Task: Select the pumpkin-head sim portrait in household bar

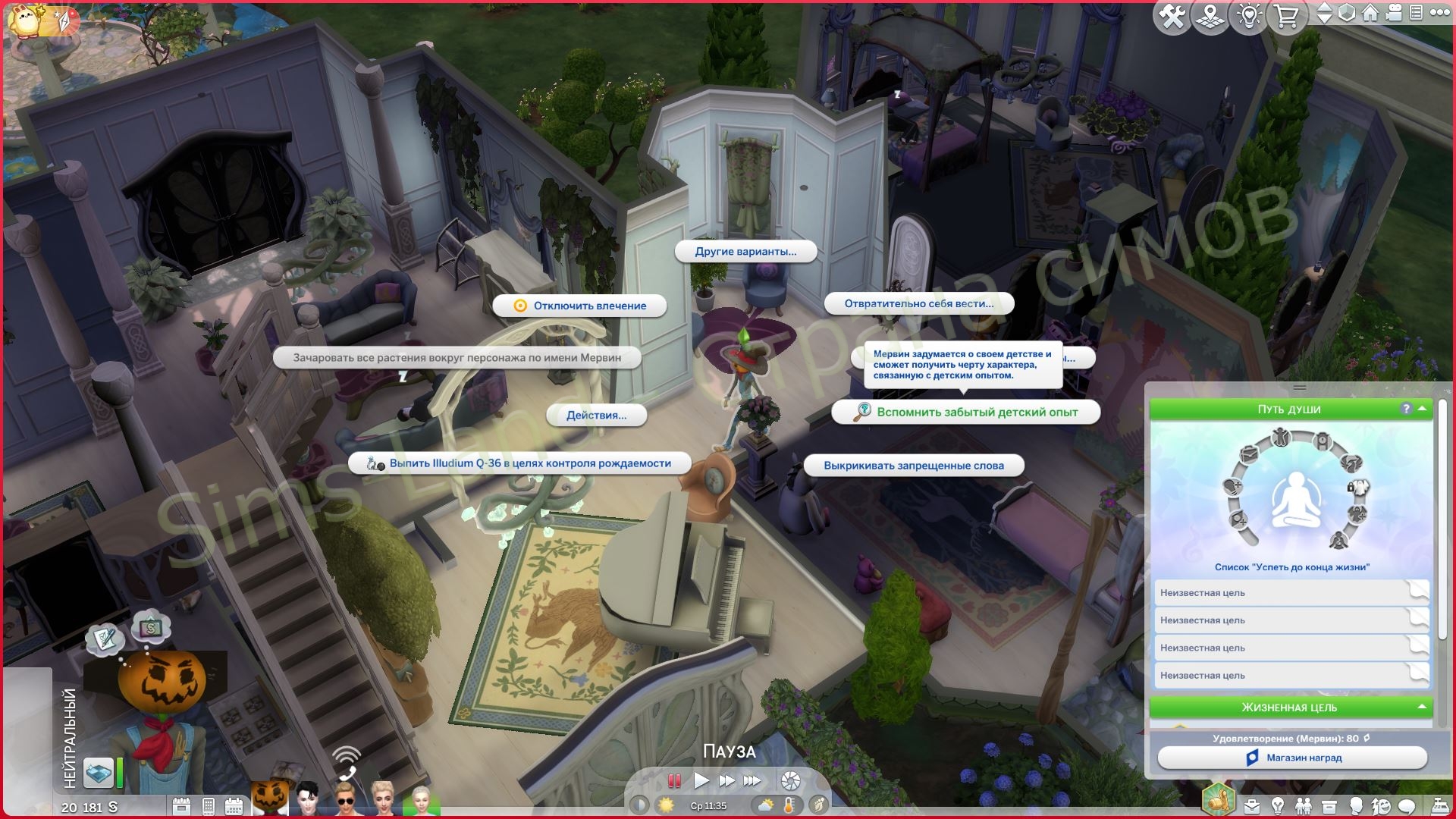Action: pyautogui.click(x=270, y=798)
